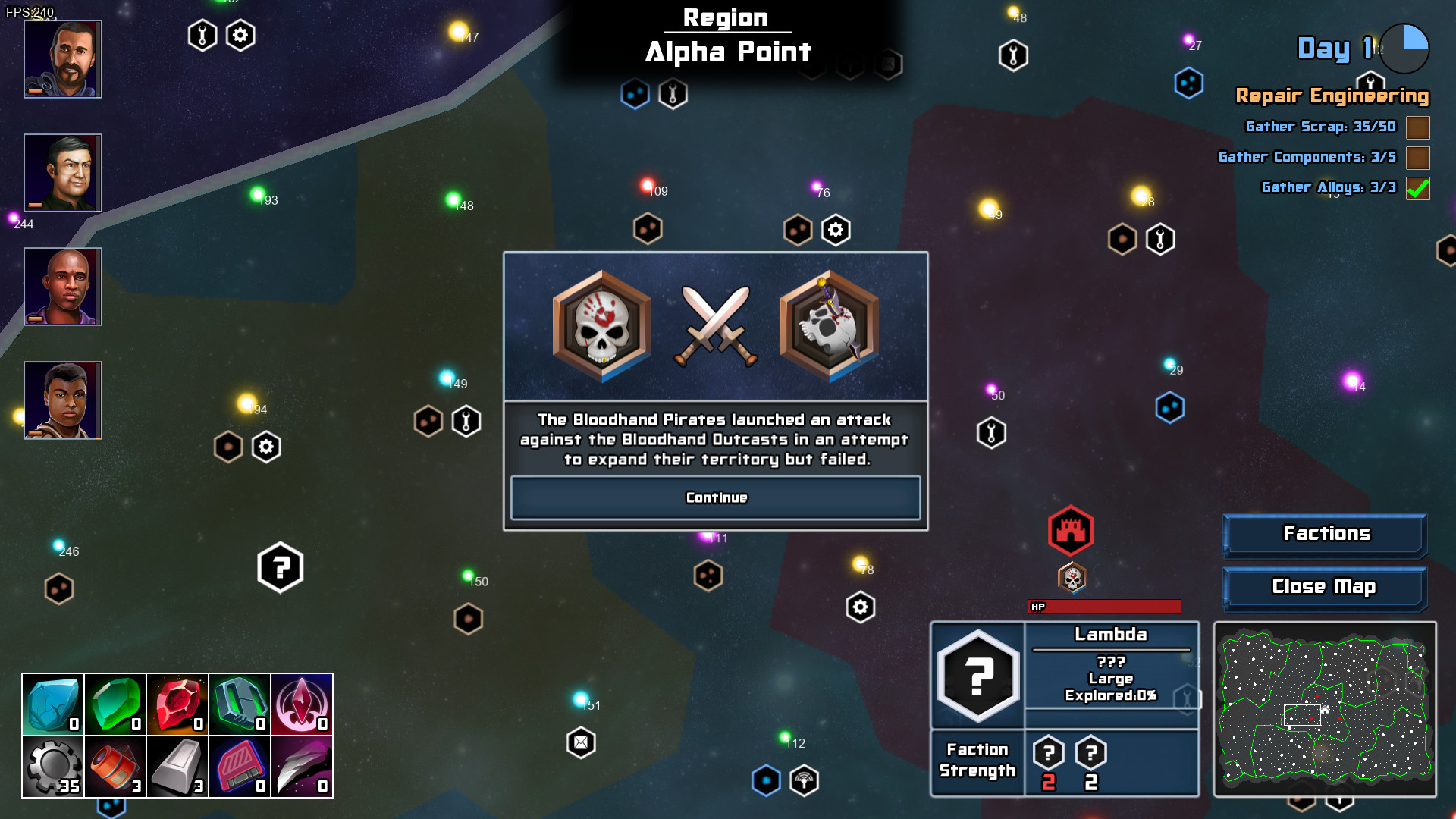The height and width of the screenshot is (819, 1456).
Task: Click the blue crystal resource icon
Action: coord(52,704)
